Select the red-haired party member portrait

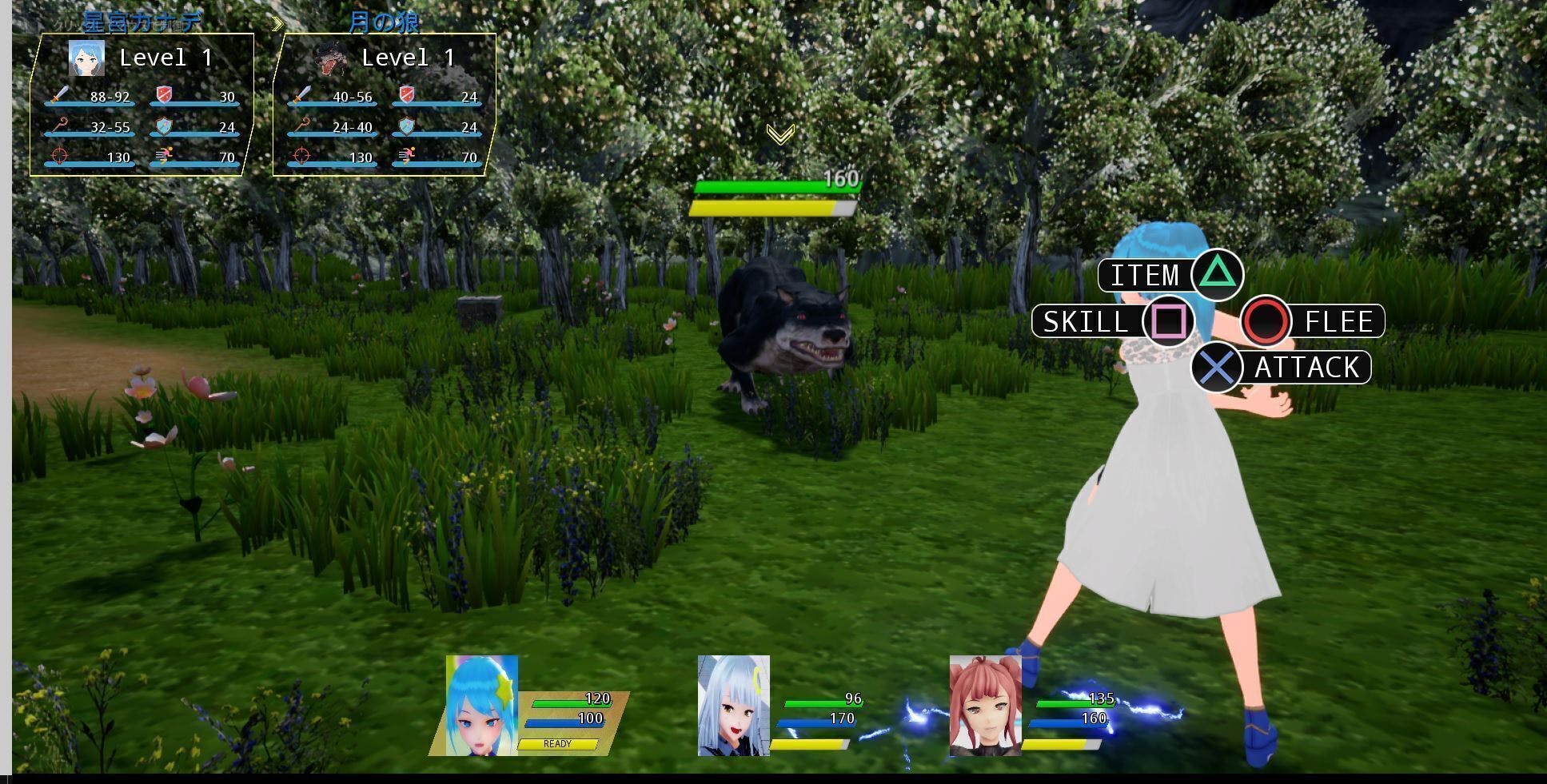985,706
